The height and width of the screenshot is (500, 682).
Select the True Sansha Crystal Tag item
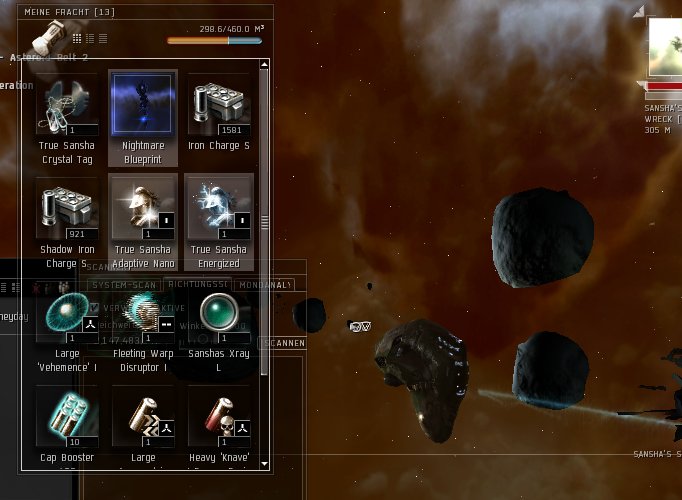[x=67, y=106]
